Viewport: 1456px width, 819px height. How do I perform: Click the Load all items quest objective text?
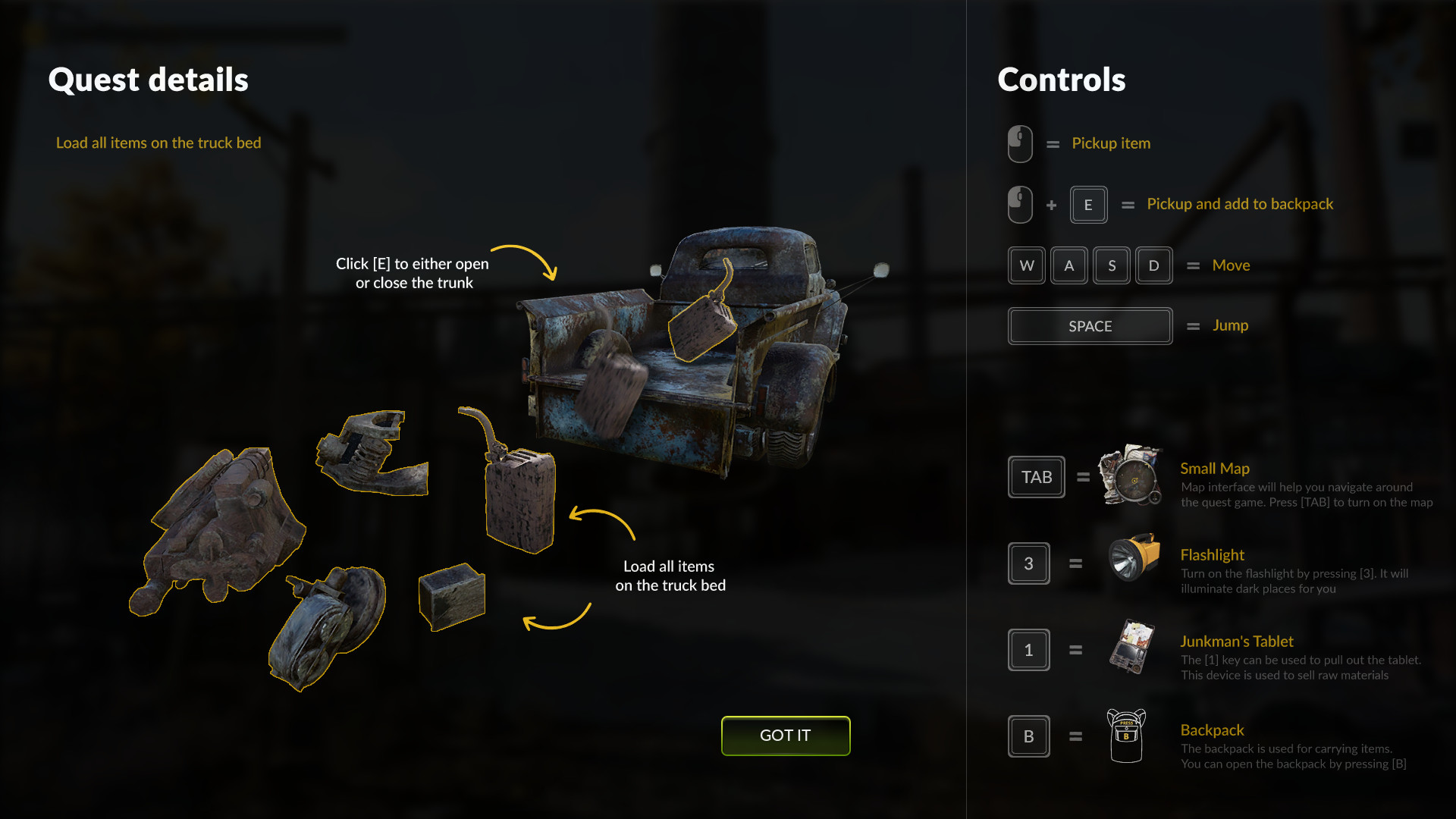point(158,143)
